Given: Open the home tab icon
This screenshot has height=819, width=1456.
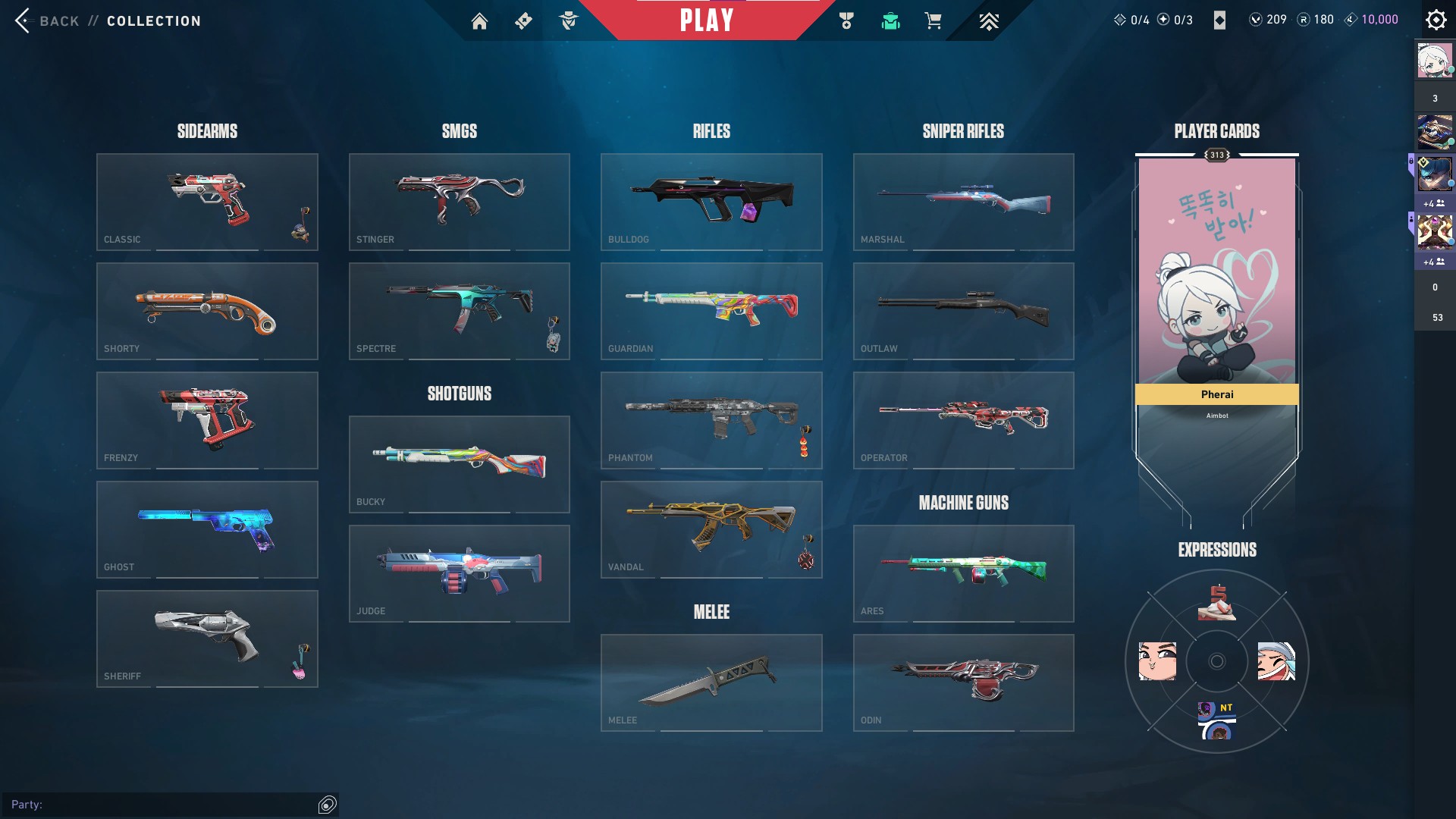Looking at the screenshot, I should (479, 21).
